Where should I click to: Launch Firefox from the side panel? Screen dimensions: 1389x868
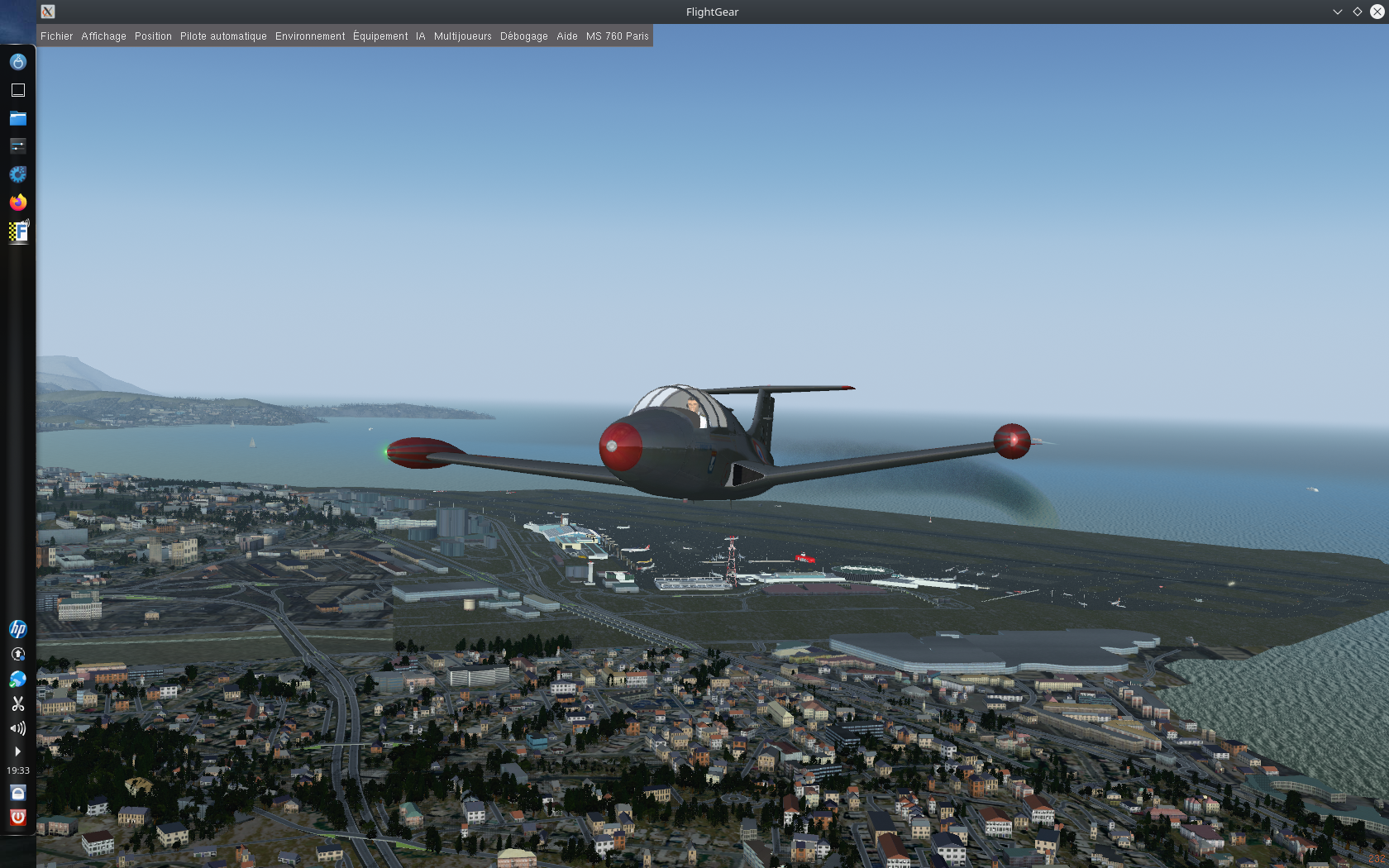pos(18,203)
